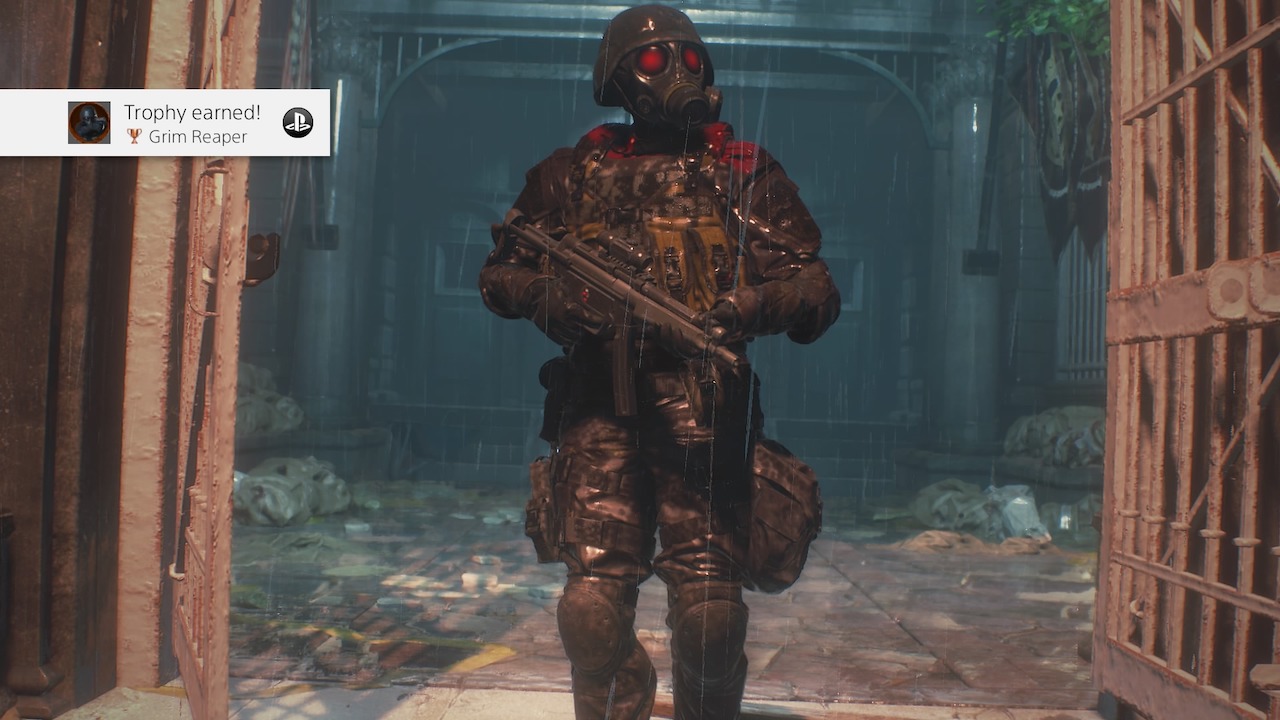Select the player avatar in the trophy popup
1280x720 pixels.
point(89,122)
